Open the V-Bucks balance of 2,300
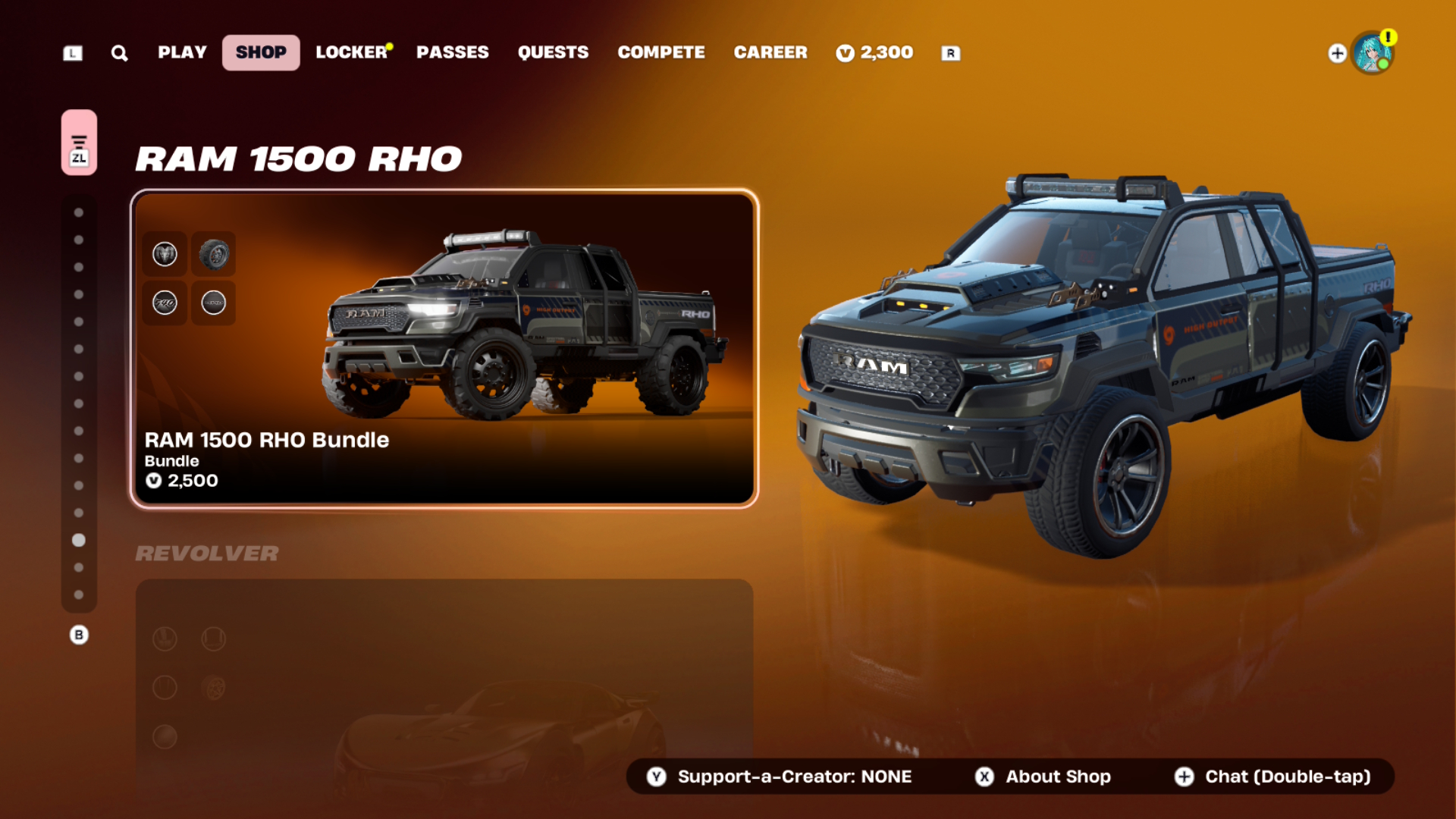 point(875,52)
